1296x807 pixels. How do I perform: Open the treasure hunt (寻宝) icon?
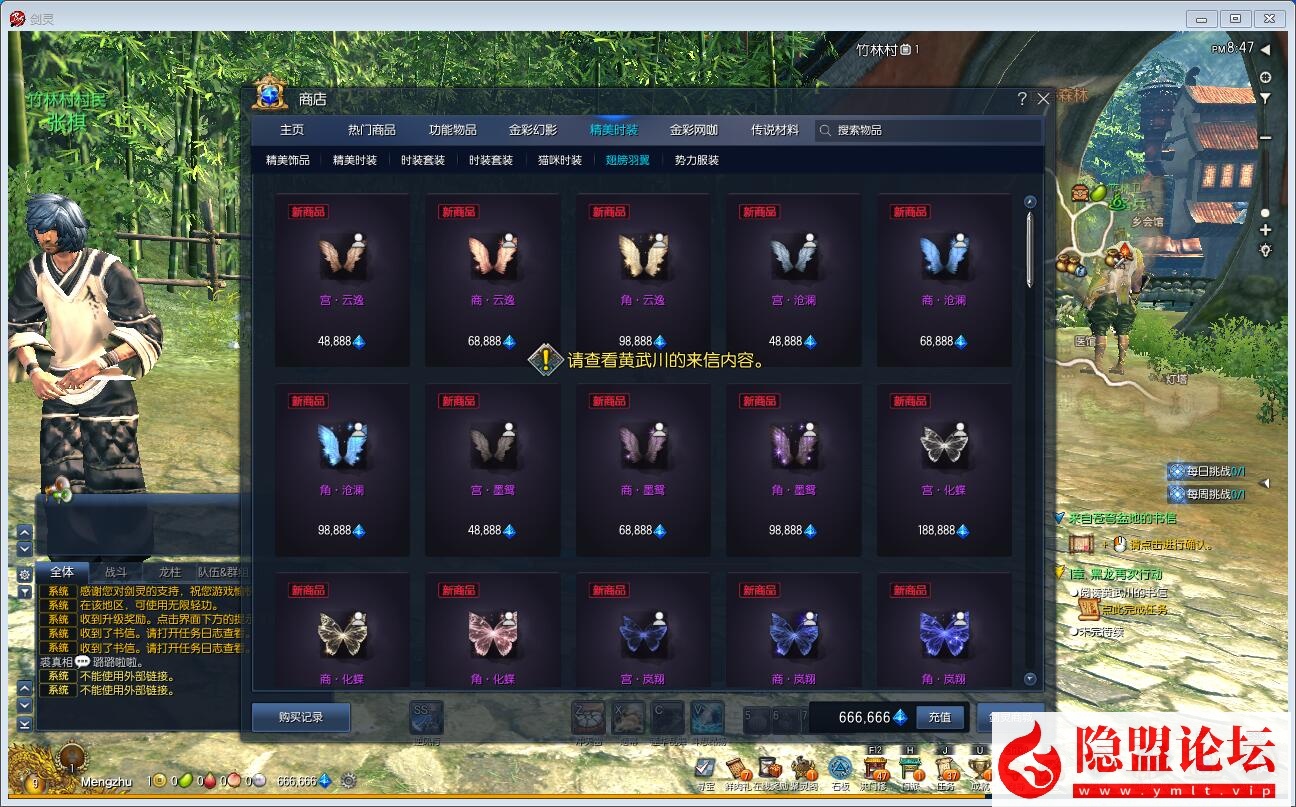pyautogui.click(x=703, y=768)
